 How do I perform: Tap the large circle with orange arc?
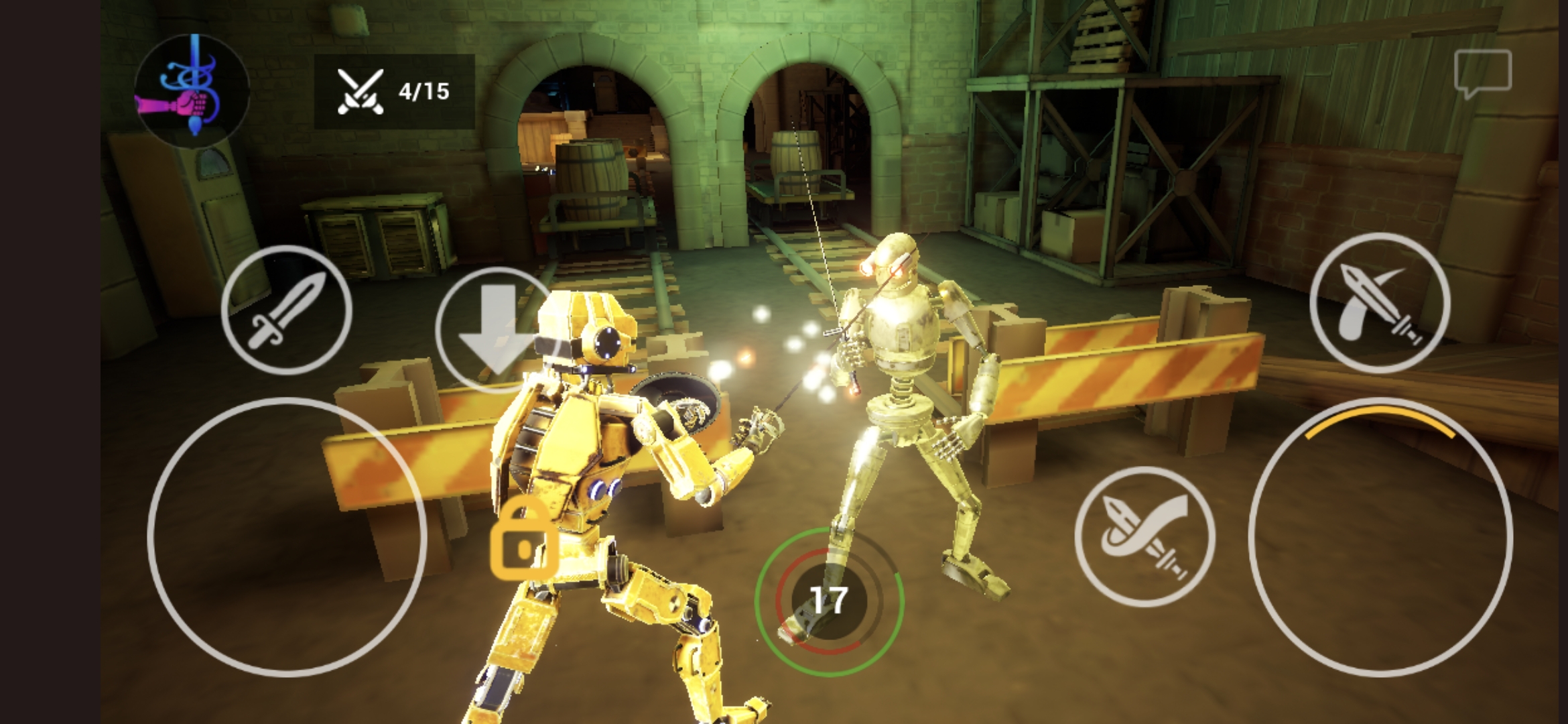tap(1380, 537)
